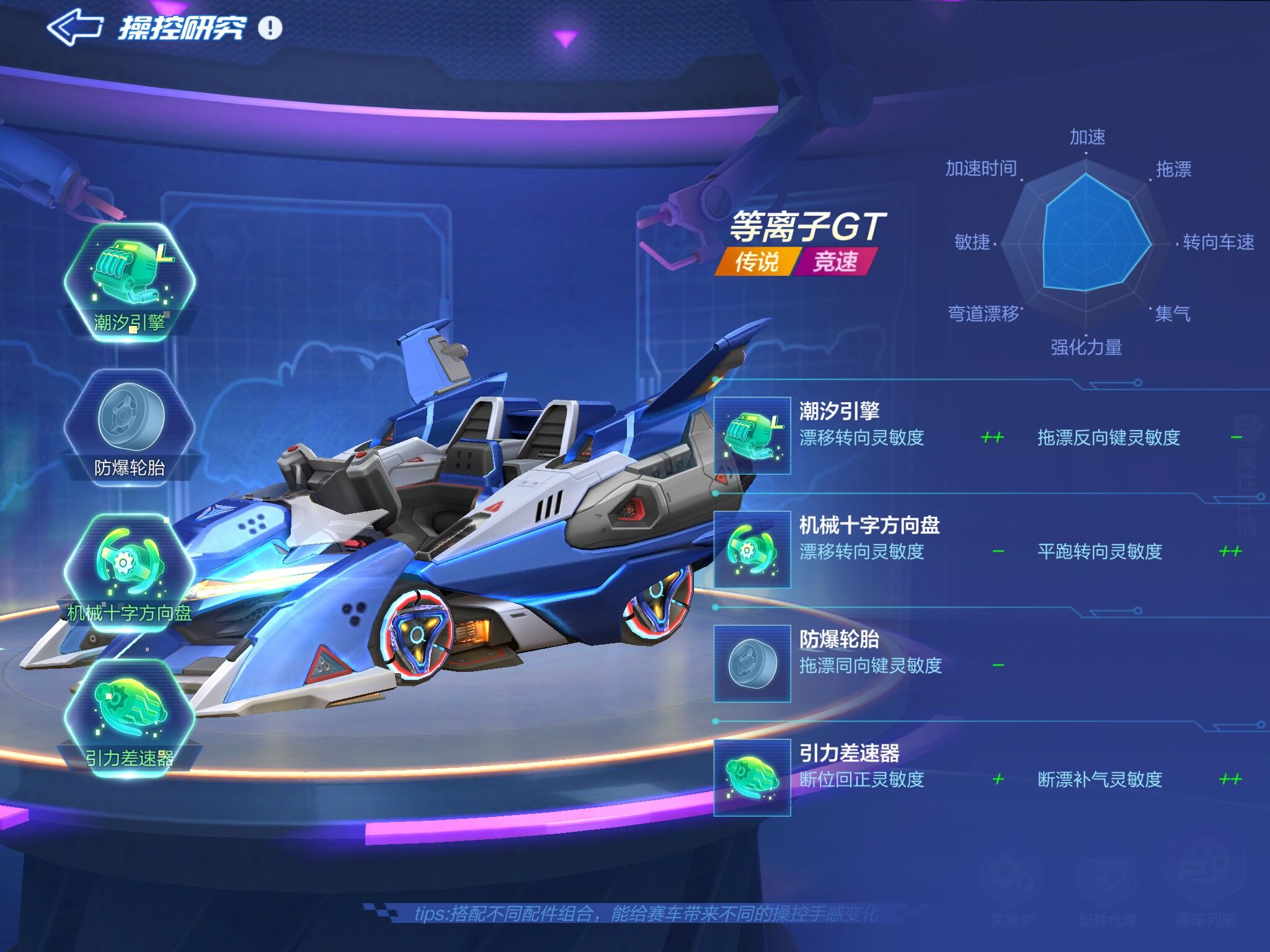The height and width of the screenshot is (952, 1270).
Task: Click the 引力差速器 square icon in the attribute list
Action: tap(752, 777)
